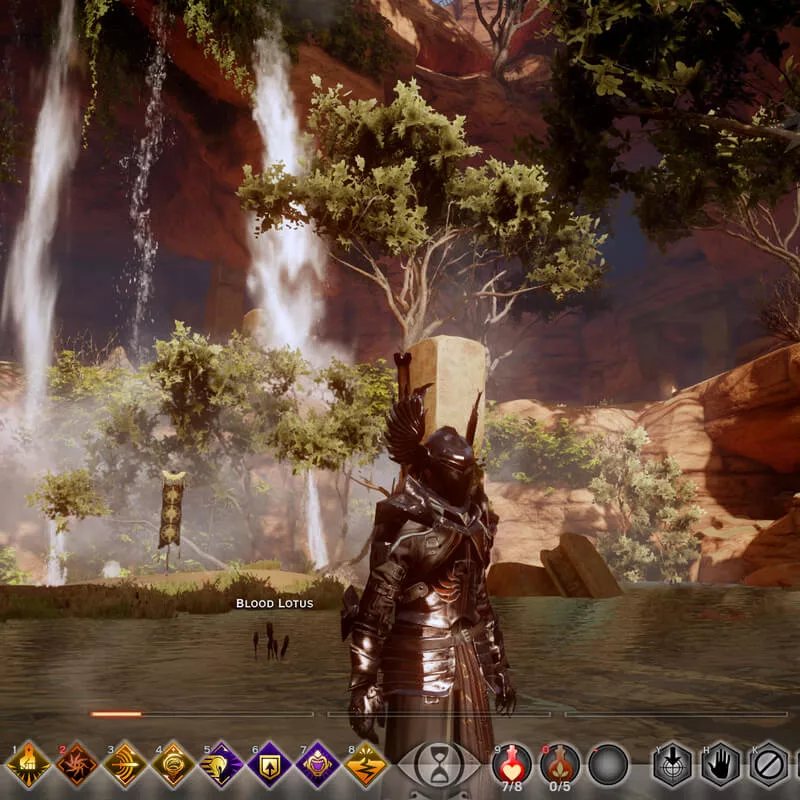The width and height of the screenshot is (800, 800).
Task: Select the orange leaf potion slot
Action: pos(560,765)
